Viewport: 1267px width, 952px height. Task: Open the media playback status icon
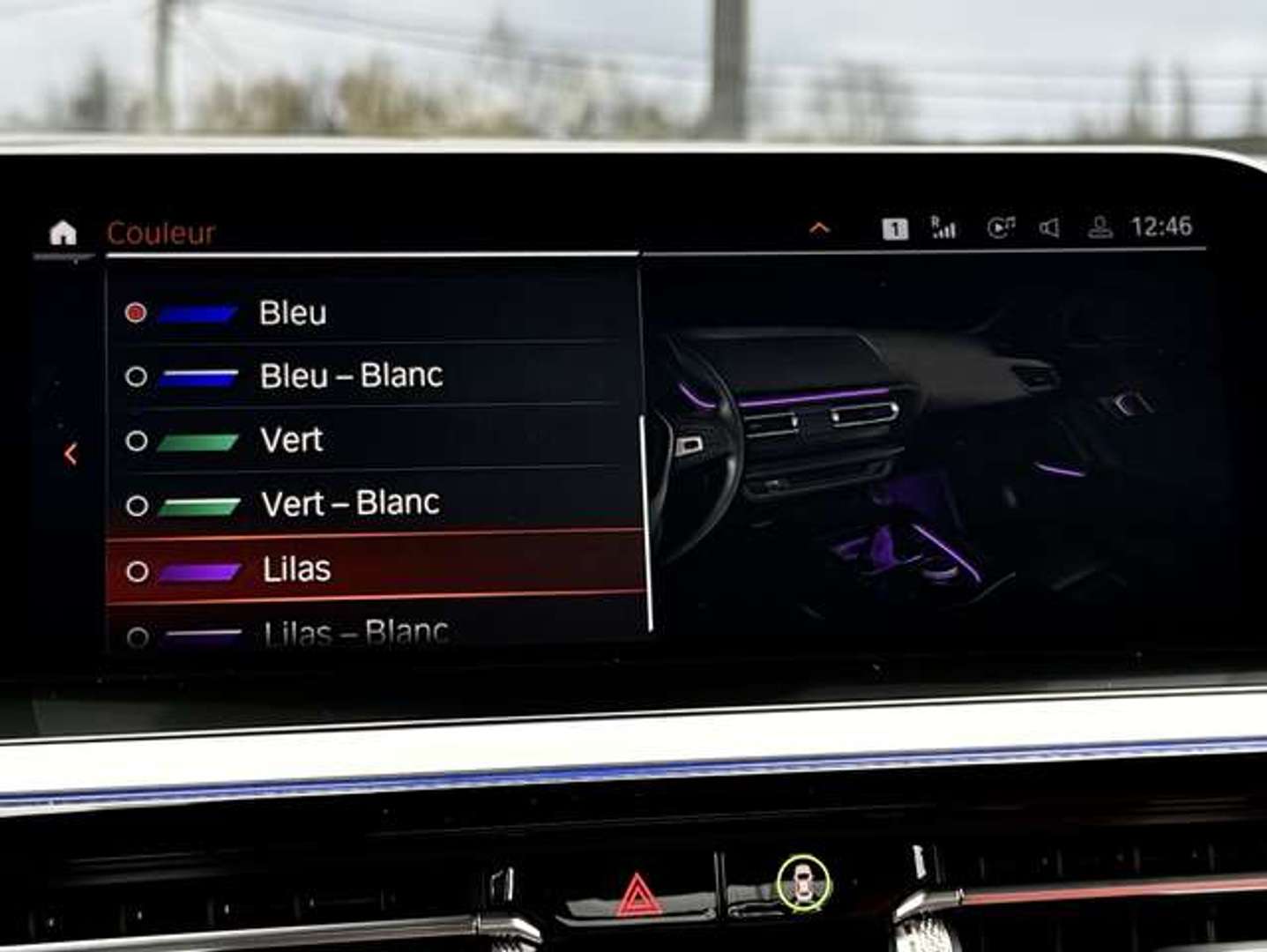coord(1000,228)
